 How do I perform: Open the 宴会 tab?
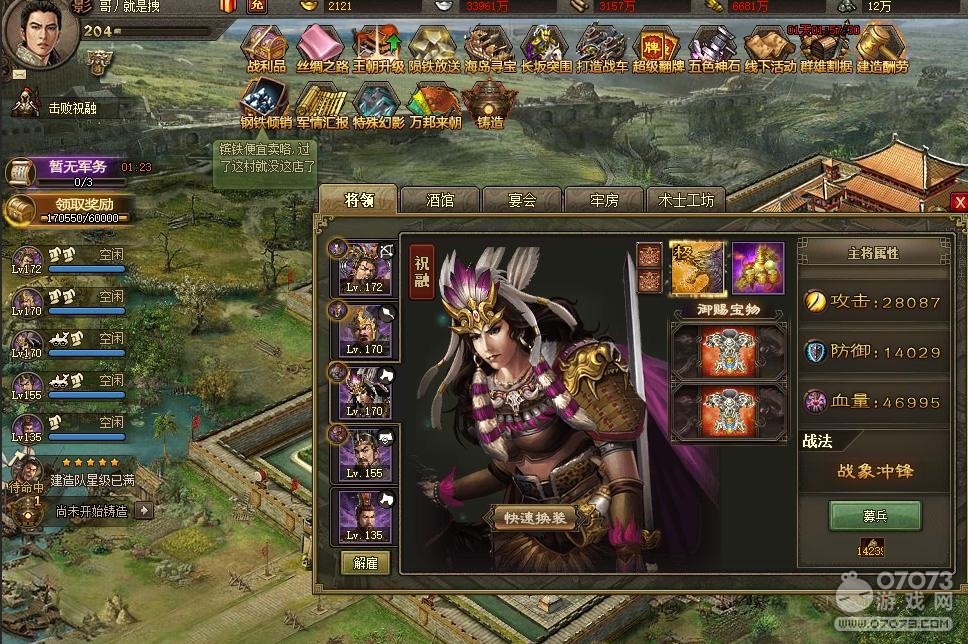click(x=522, y=200)
